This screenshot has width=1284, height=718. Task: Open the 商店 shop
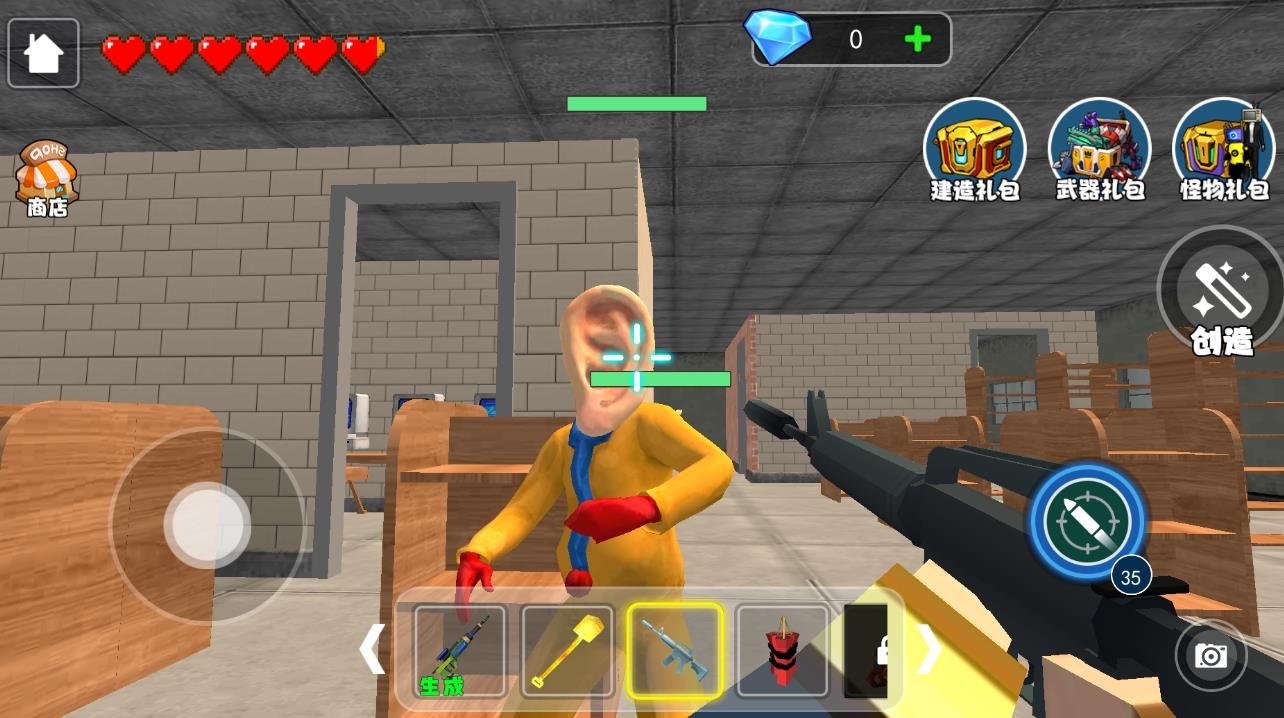(46, 178)
